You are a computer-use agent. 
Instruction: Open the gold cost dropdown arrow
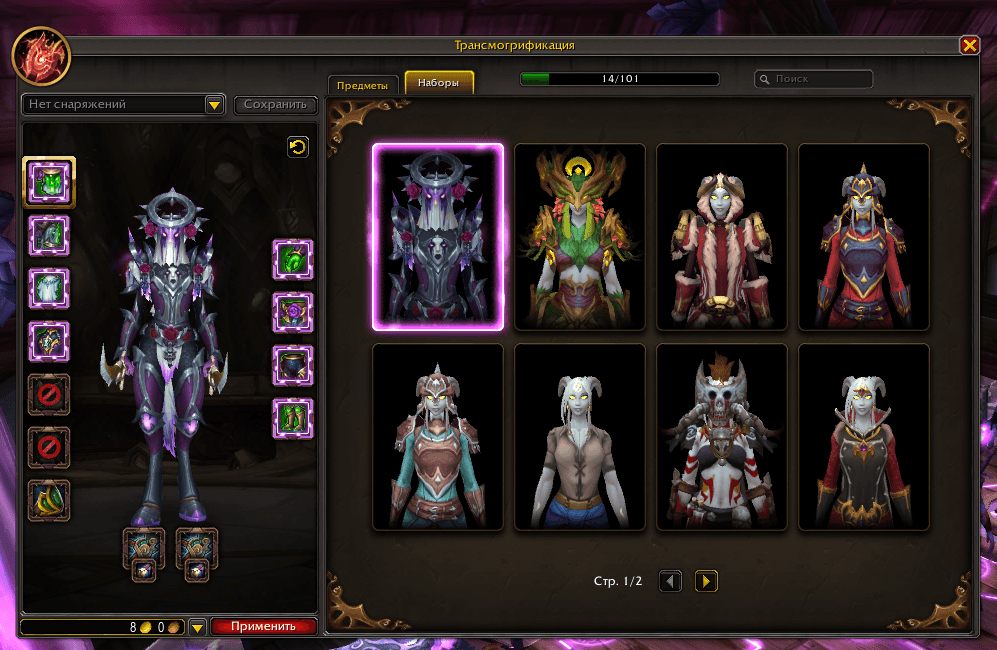click(197, 628)
